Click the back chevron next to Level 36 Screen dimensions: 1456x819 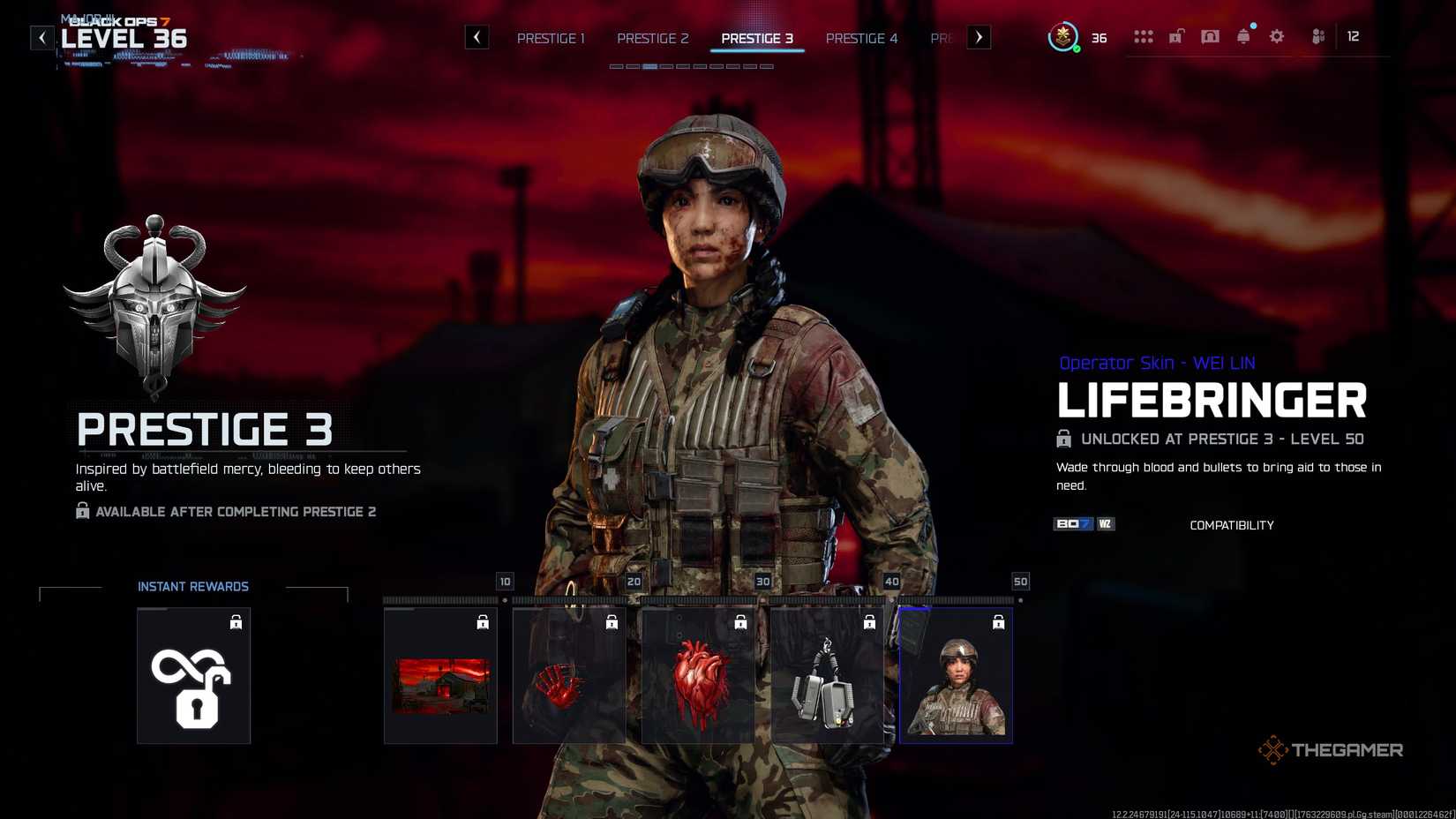click(x=41, y=37)
